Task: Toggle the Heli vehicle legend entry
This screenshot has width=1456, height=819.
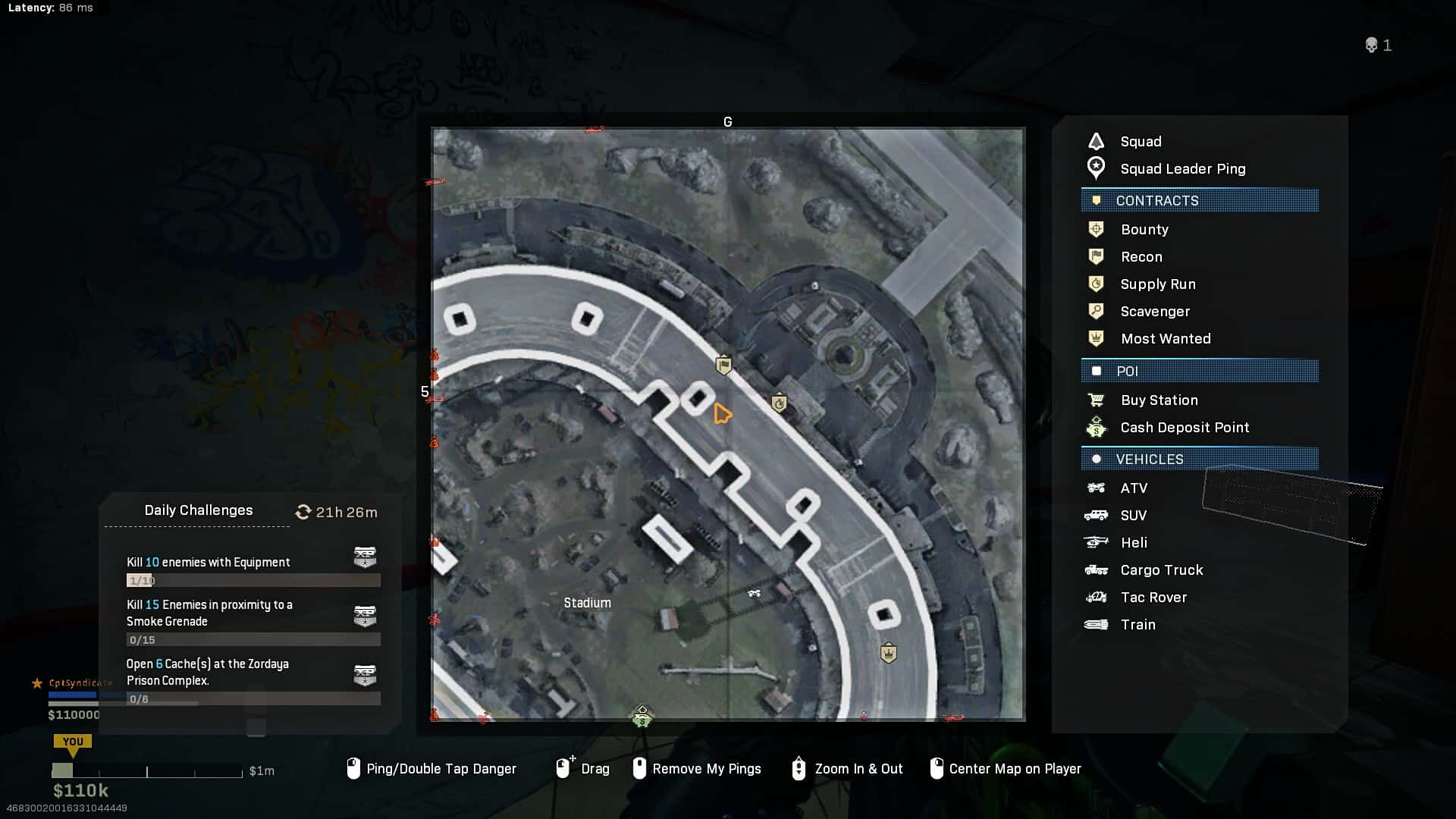Action: (1133, 543)
